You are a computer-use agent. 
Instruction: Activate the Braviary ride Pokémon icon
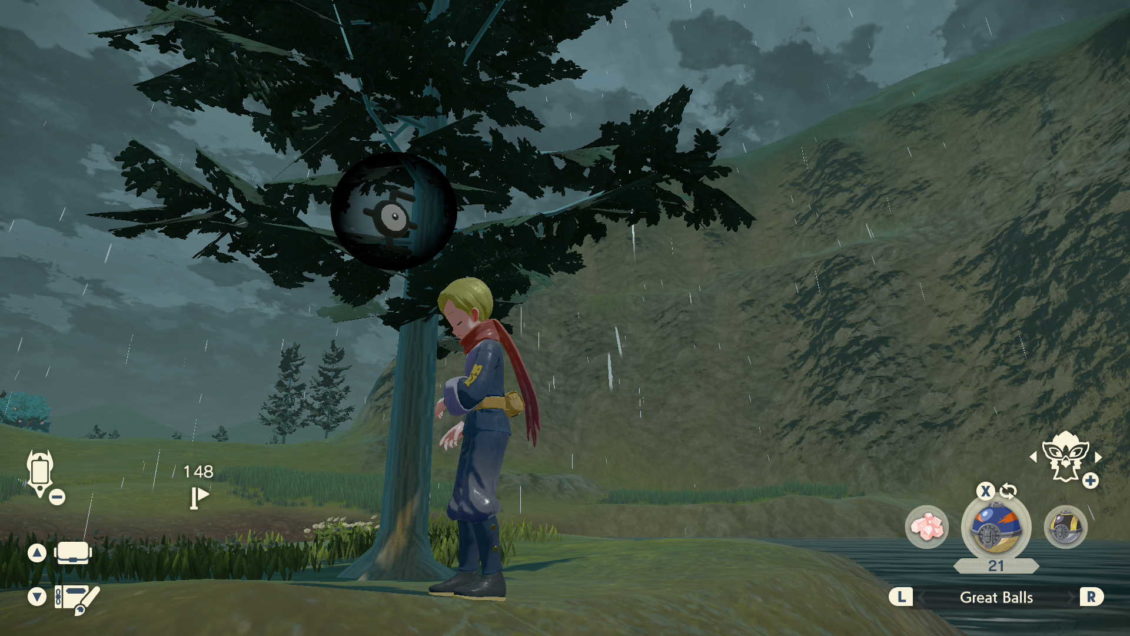tap(1064, 457)
